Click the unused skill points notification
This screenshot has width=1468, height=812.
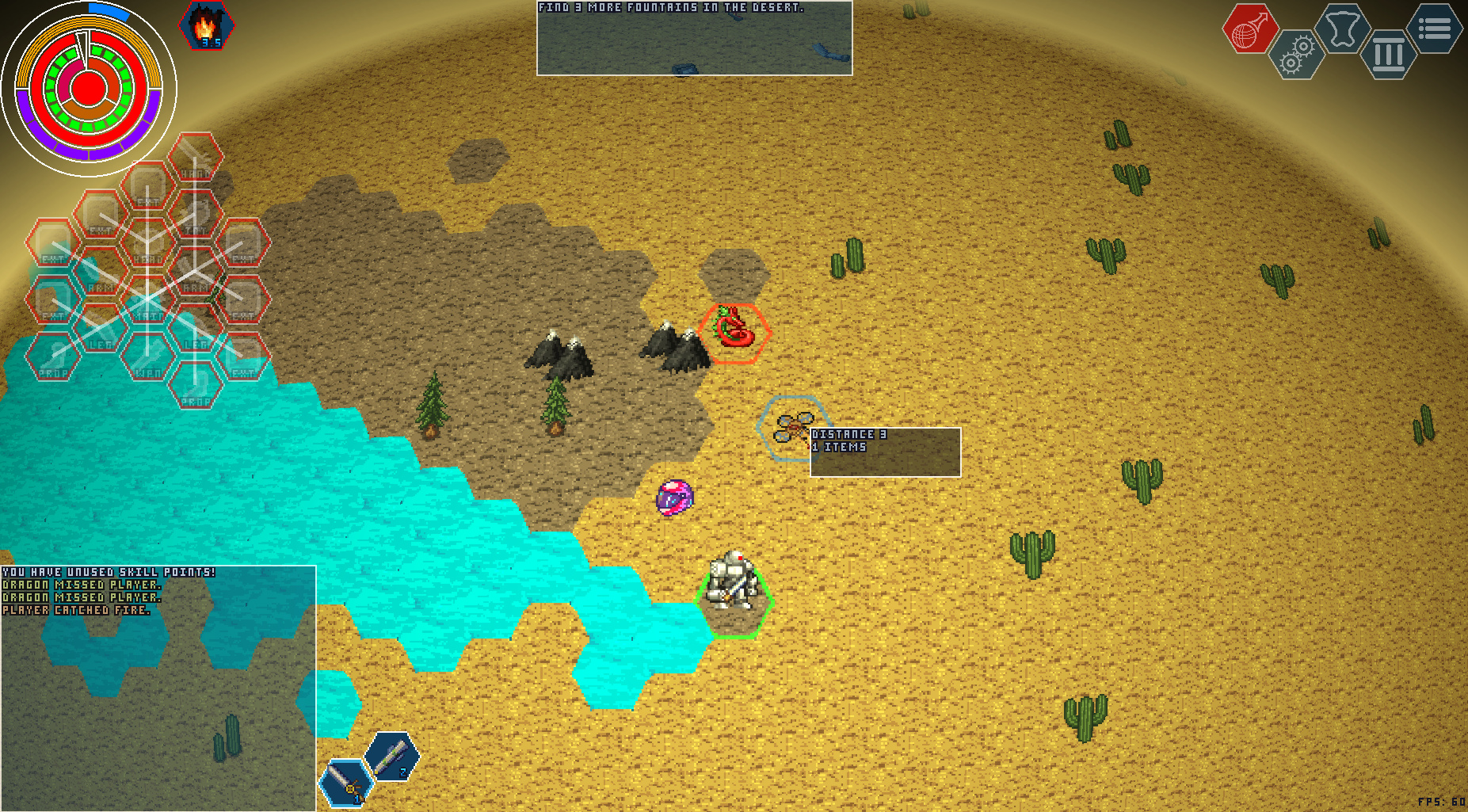point(109,570)
